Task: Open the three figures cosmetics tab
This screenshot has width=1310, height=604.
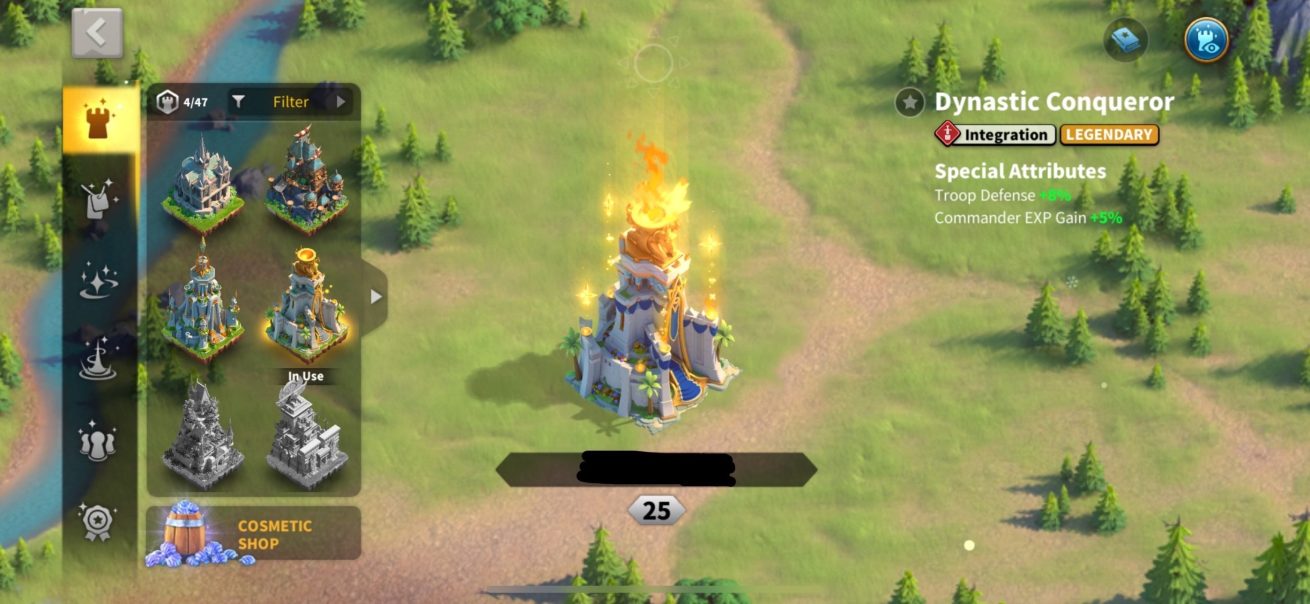Action: click(x=99, y=440)
